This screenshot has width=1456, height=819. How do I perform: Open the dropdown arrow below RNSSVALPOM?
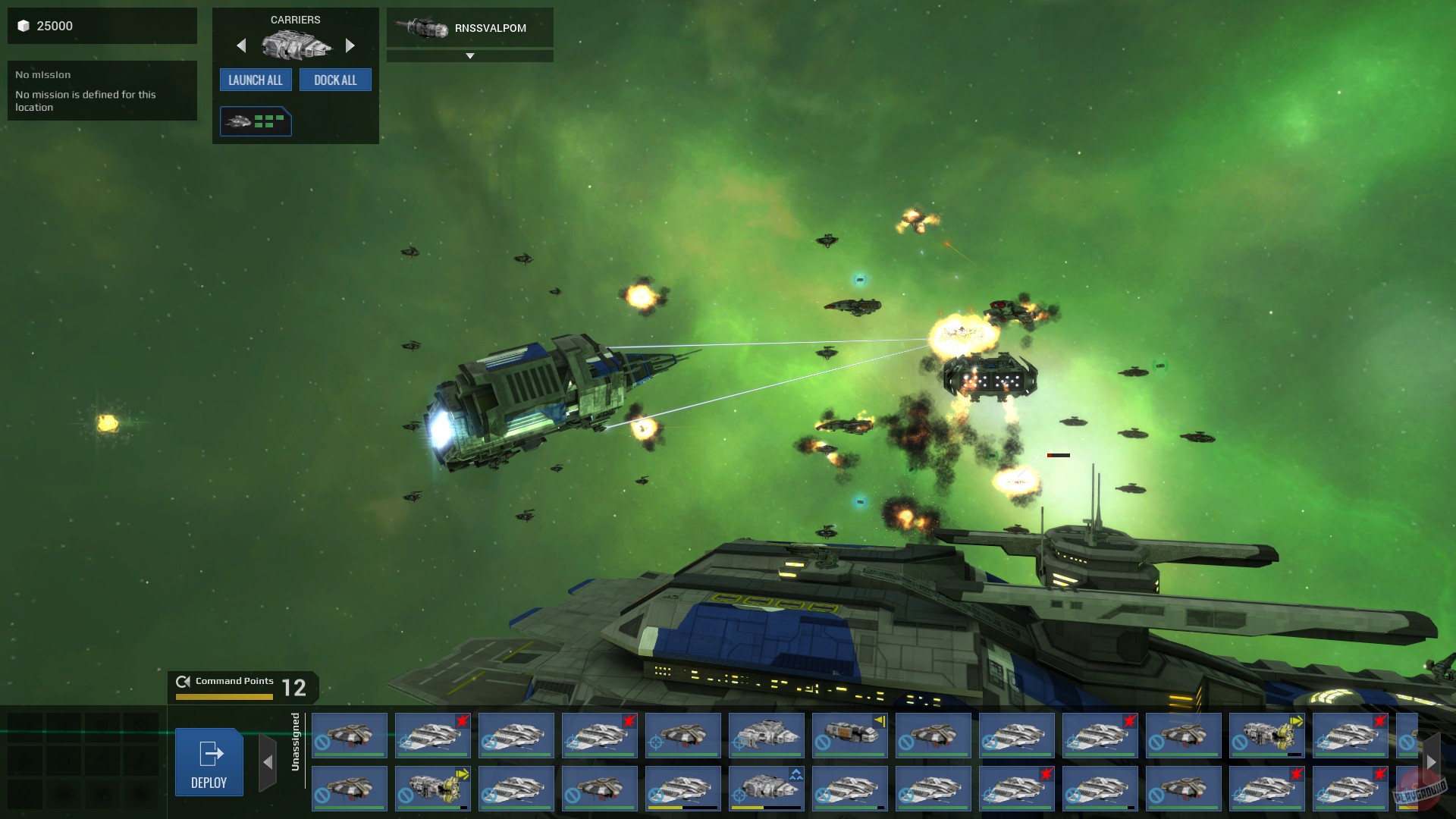[x=470, y=55]
